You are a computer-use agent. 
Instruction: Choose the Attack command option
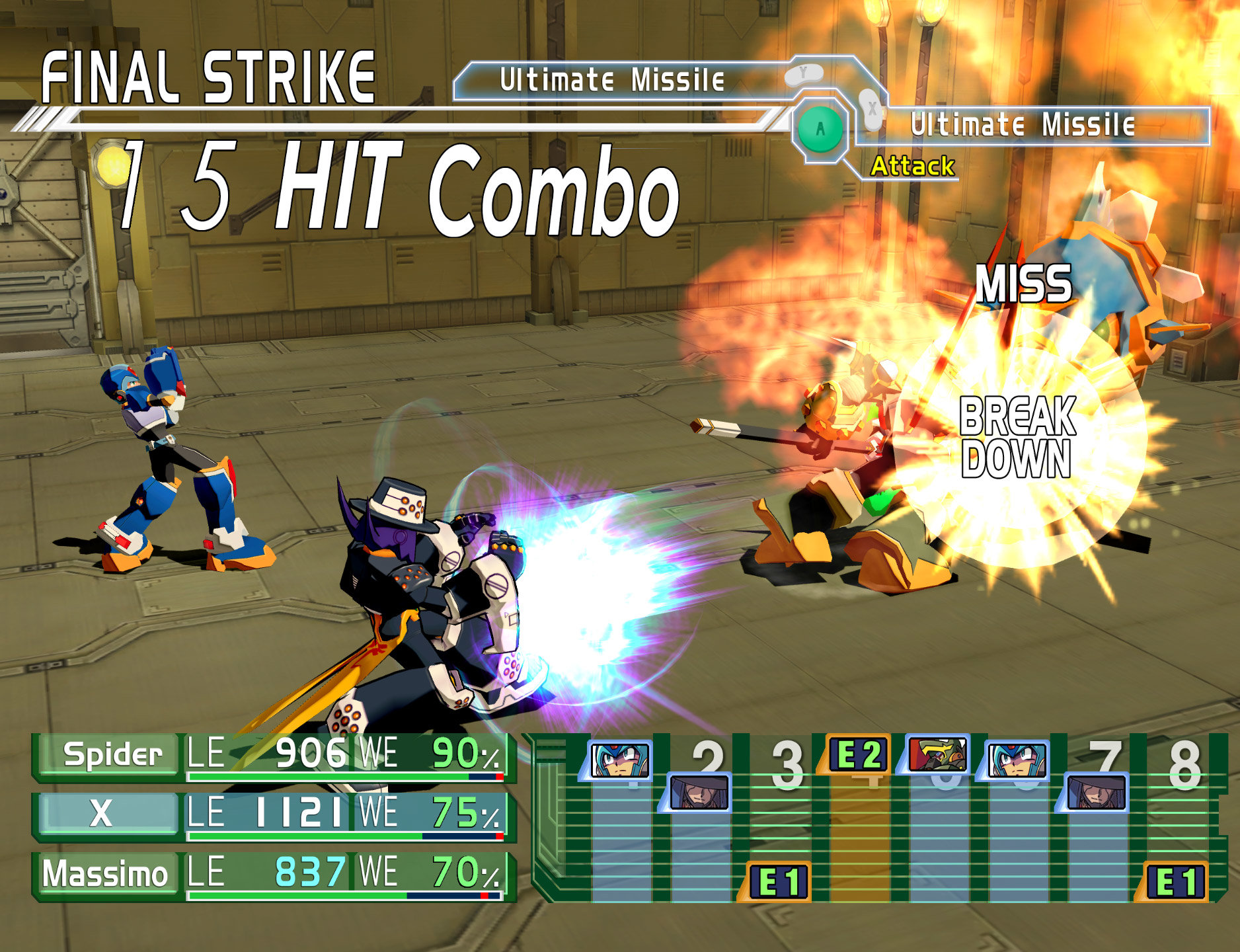[912, 166]
